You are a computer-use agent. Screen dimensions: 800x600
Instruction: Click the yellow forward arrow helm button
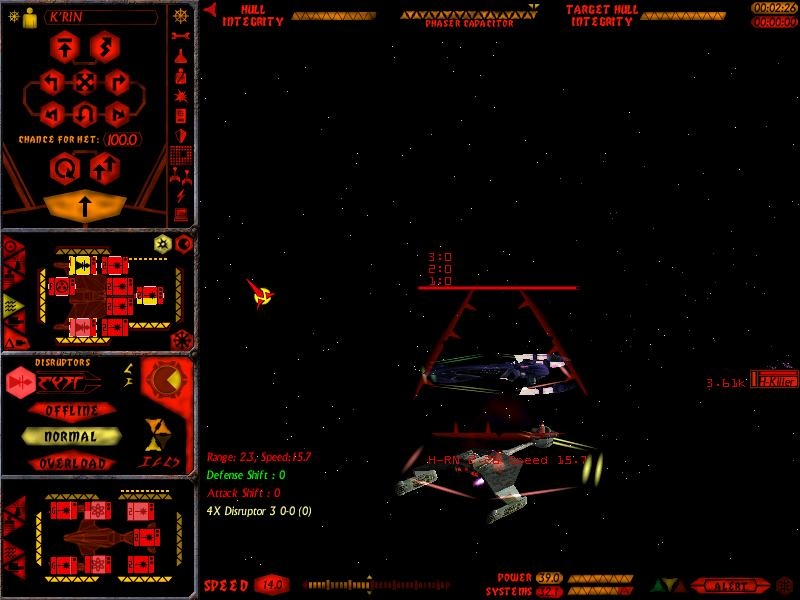point(85,205)
